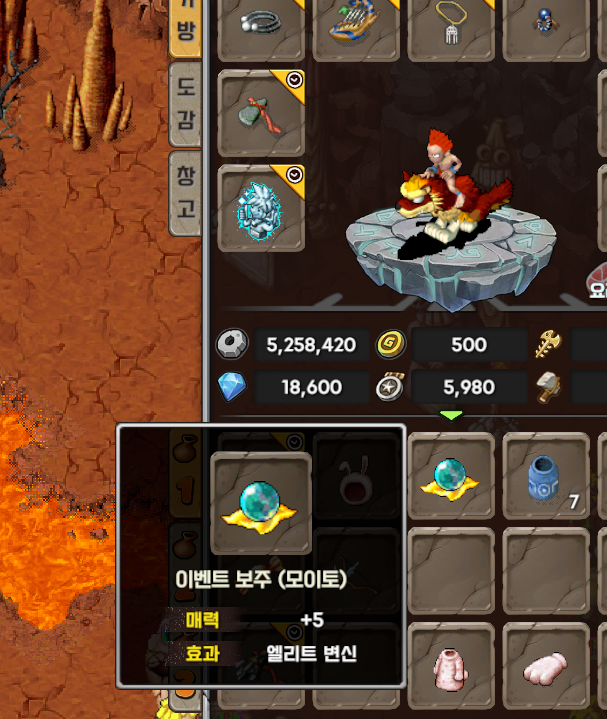Open the 창고 storage tab
The height and width of the screenshot is (719, 607).
coord(185,193)
